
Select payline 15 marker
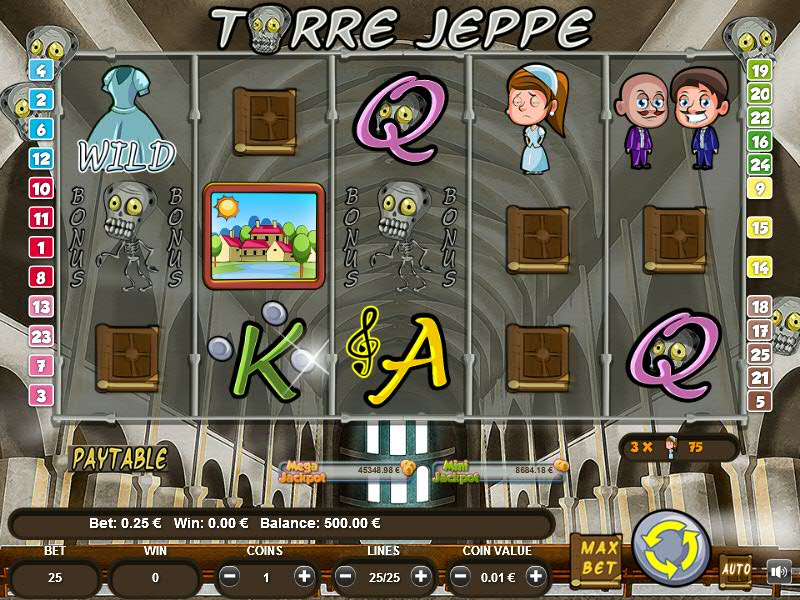[760, 228]
